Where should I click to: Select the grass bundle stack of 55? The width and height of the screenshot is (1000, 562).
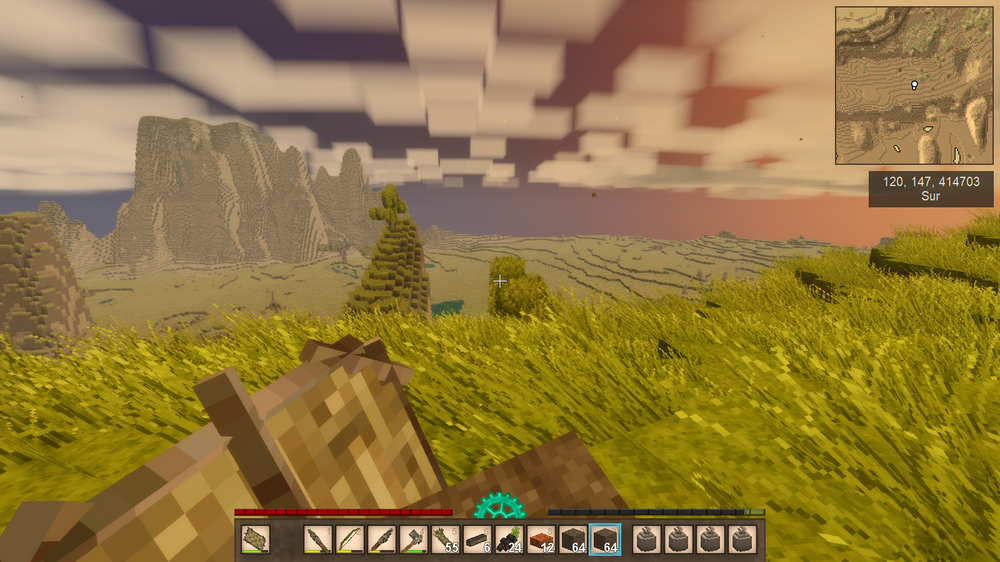445,540
